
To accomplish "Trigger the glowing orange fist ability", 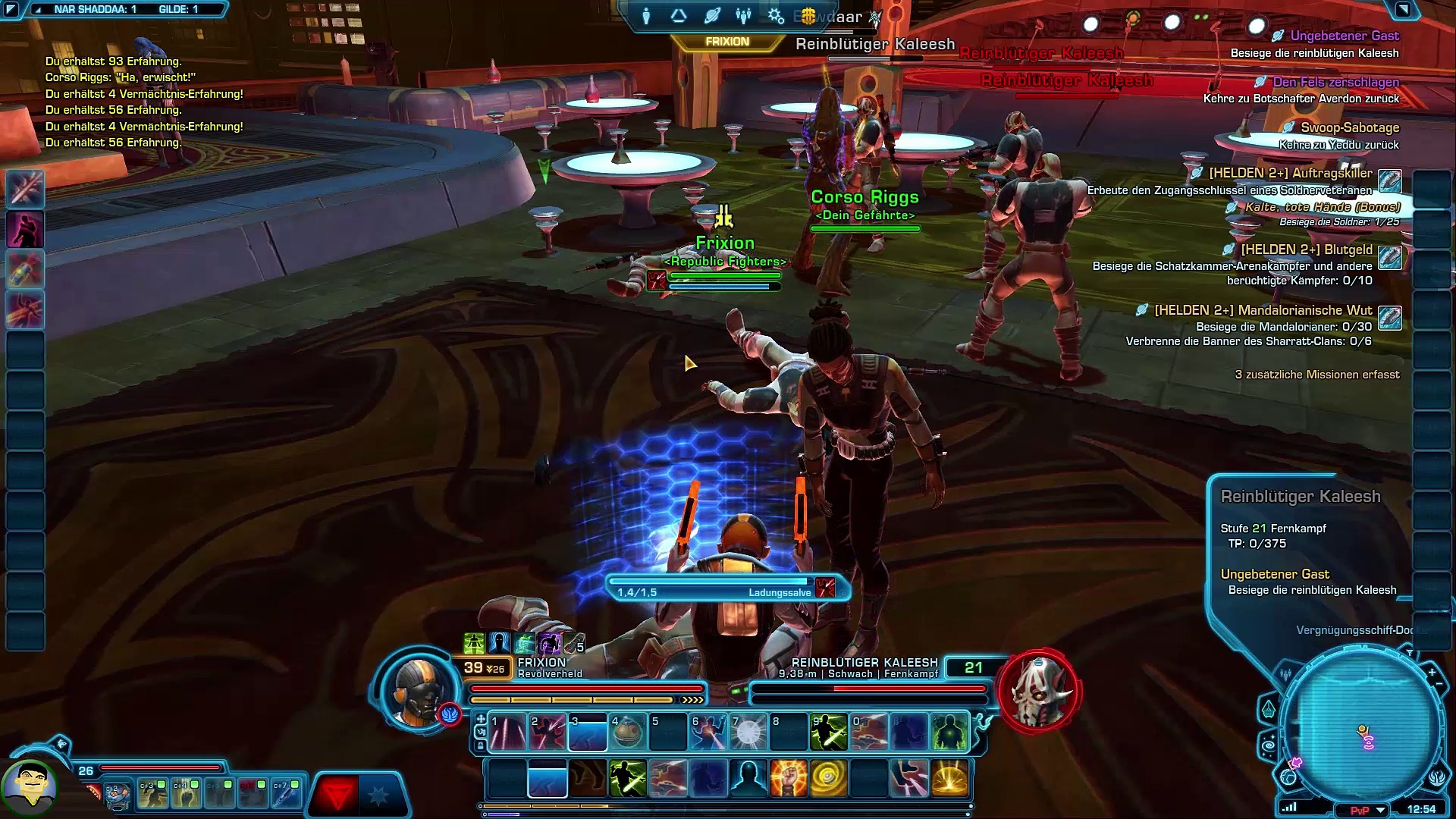I will click(x=788, y=779).
